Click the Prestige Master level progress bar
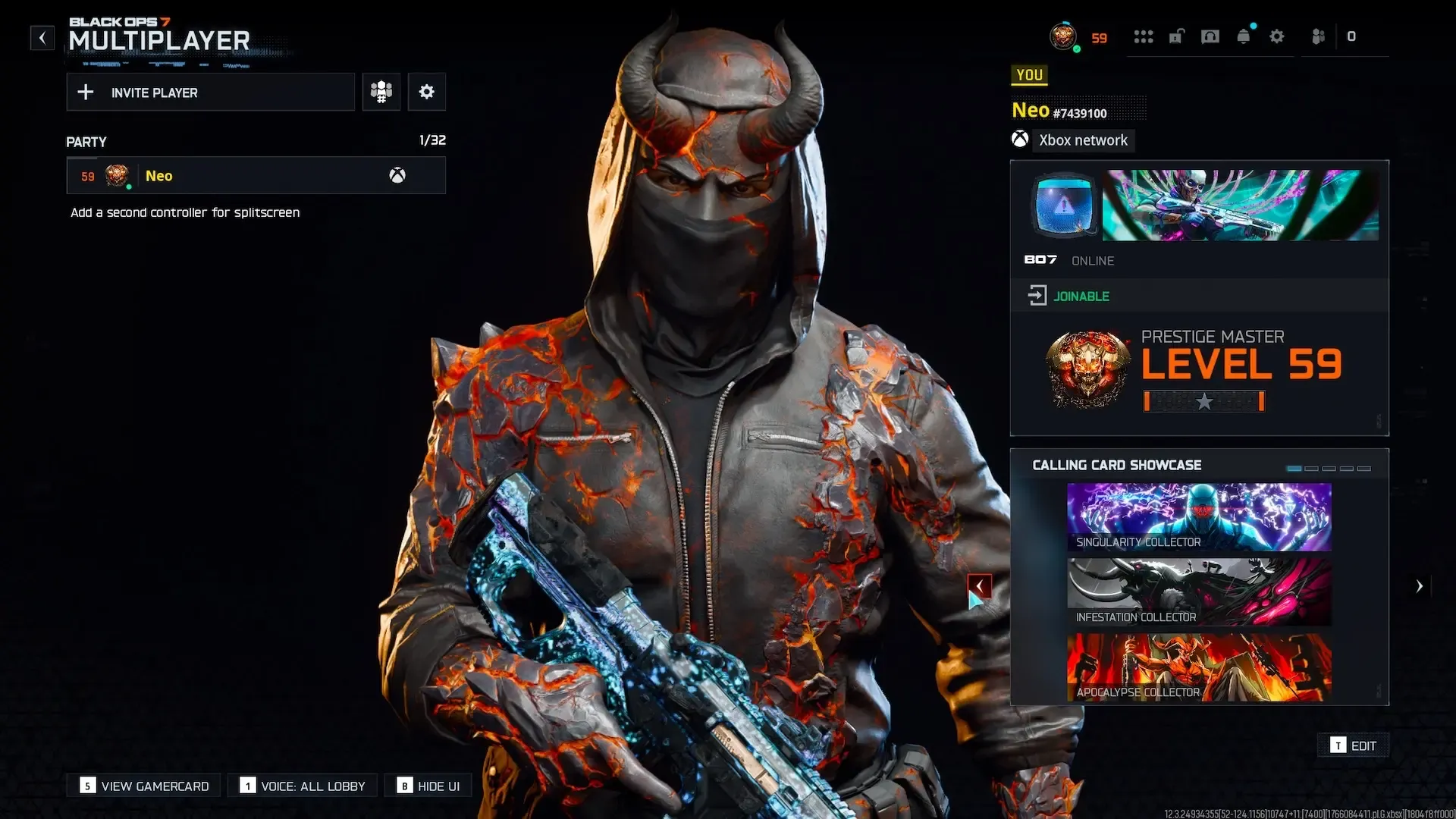This screenshot has height=819, width=1456. click(x=1203, y=402)
